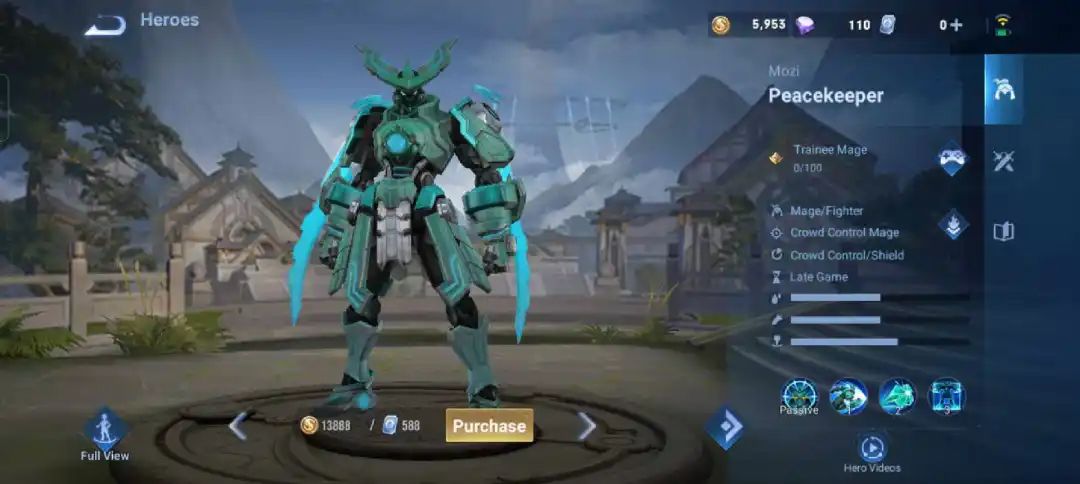Open the diamond icon beside Crowd Control Mage
The image size is (1080, 484).
tap(952, 225)
